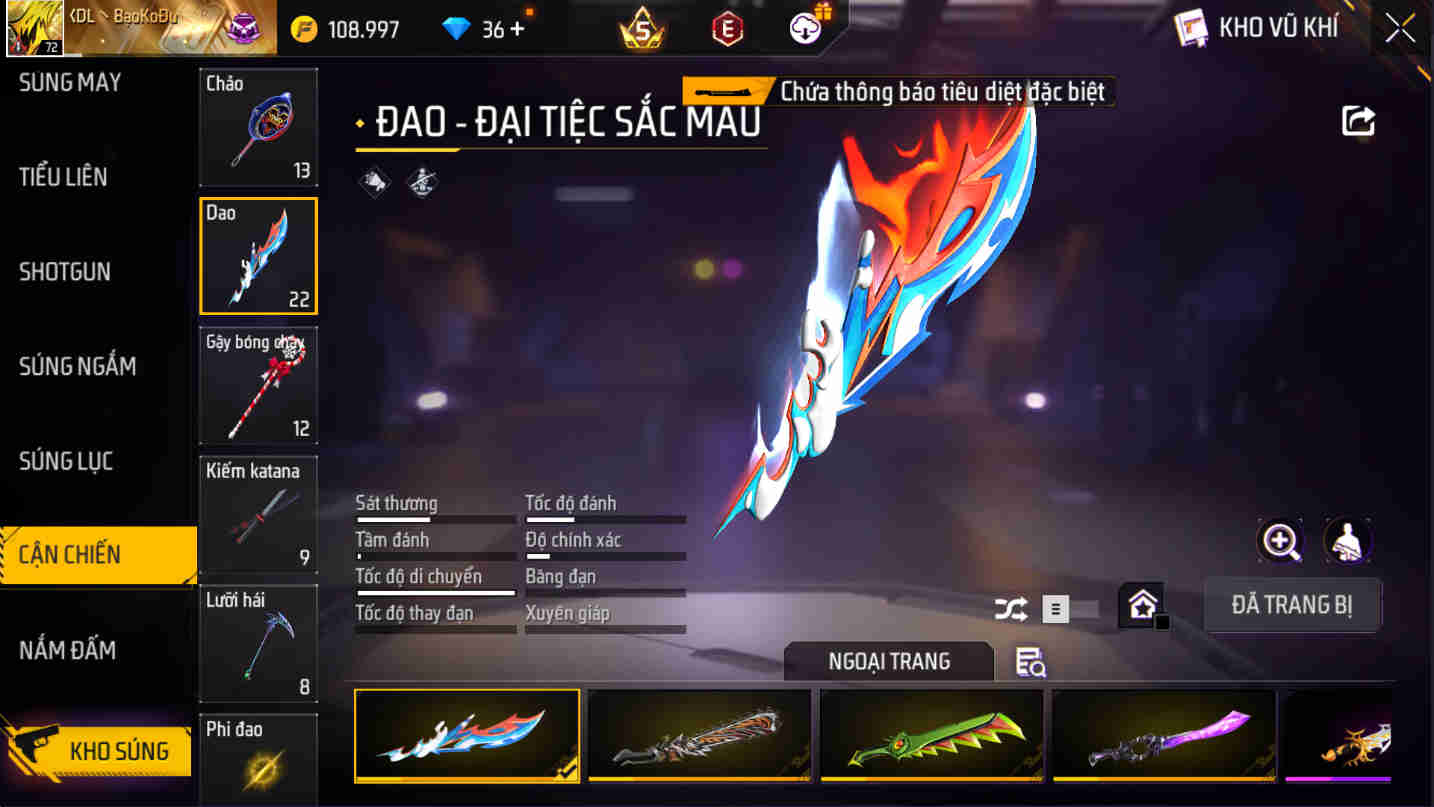Image resolution: width=1434 pixels, height=807 pixels.
Task: Open the Kho Vũ Khí weapon inventory icon
Action: click(x=1191, y=28)
